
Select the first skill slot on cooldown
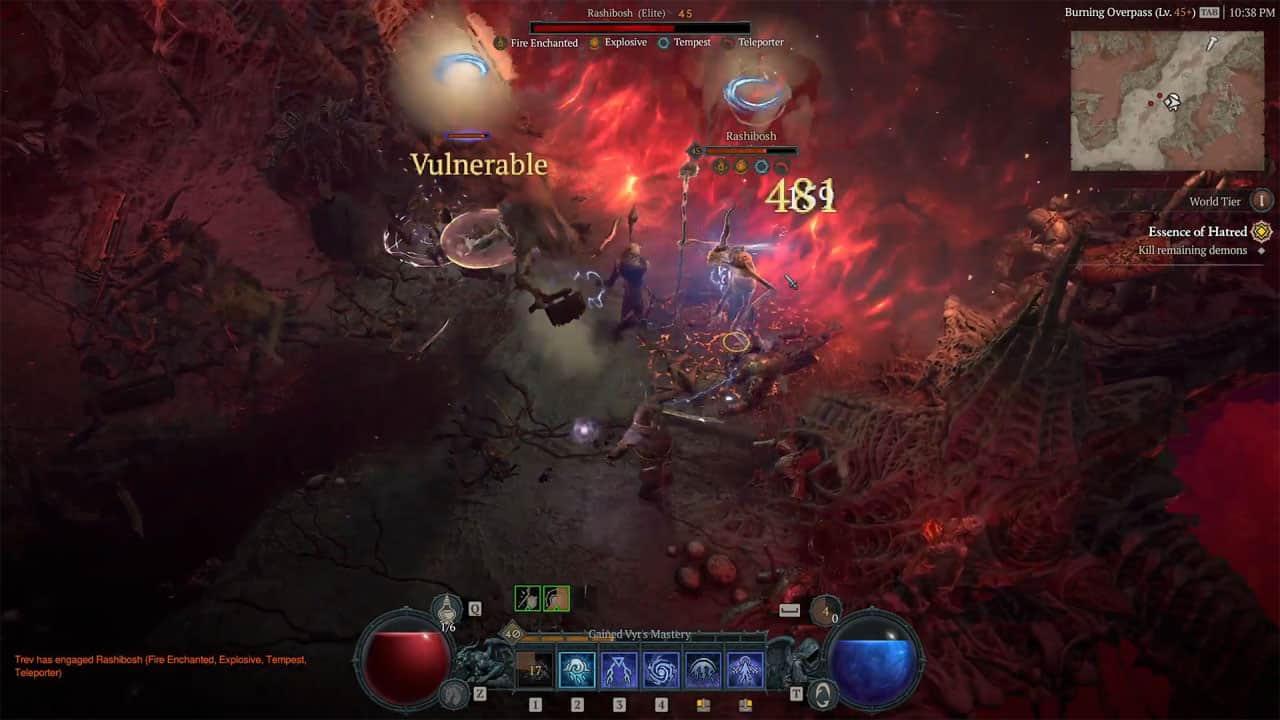pos(535,670)
